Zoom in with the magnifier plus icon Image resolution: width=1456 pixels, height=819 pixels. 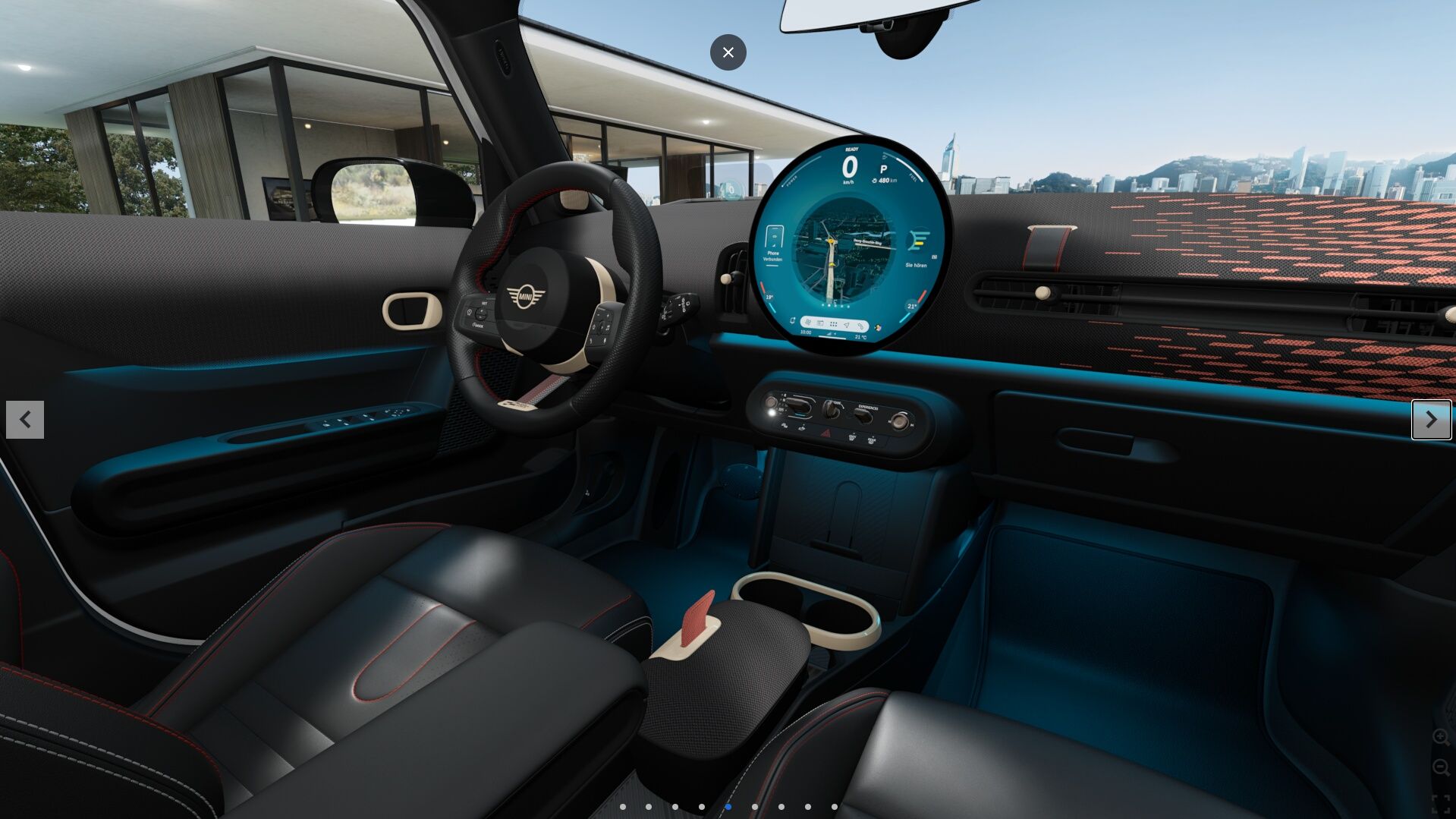point(1440,737)
